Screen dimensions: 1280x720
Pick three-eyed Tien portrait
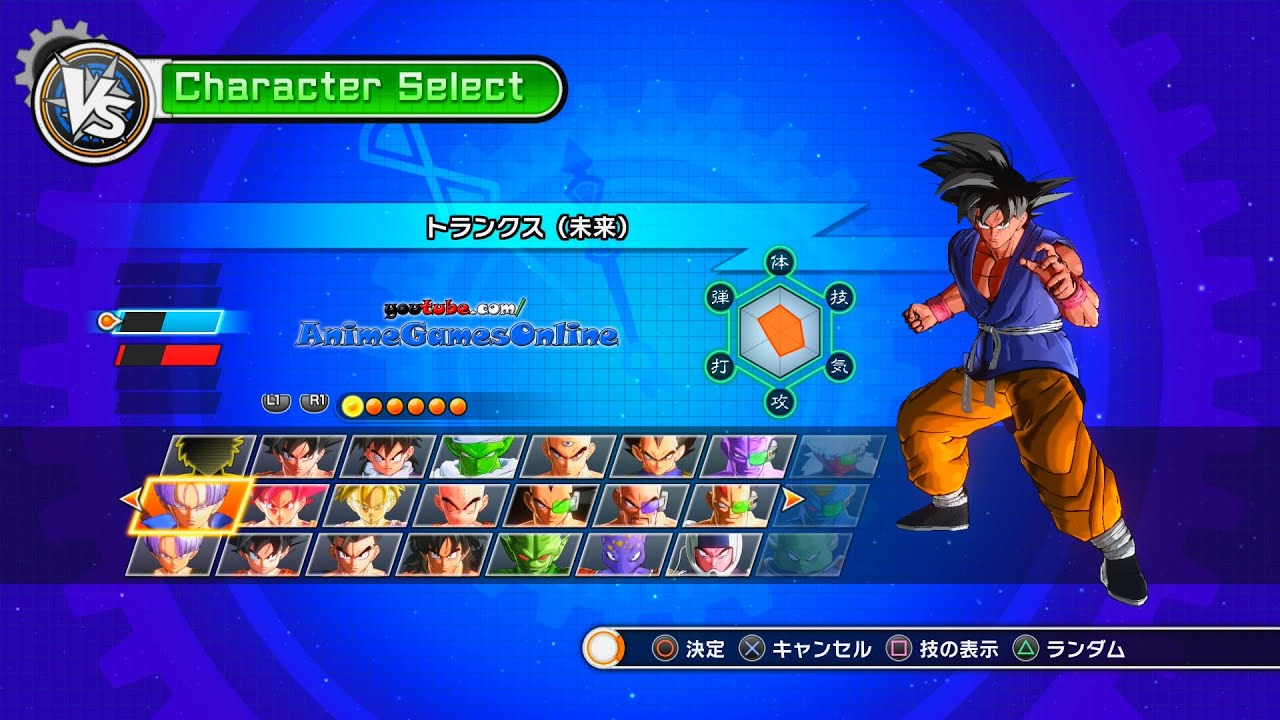click(x=568, y=455)
